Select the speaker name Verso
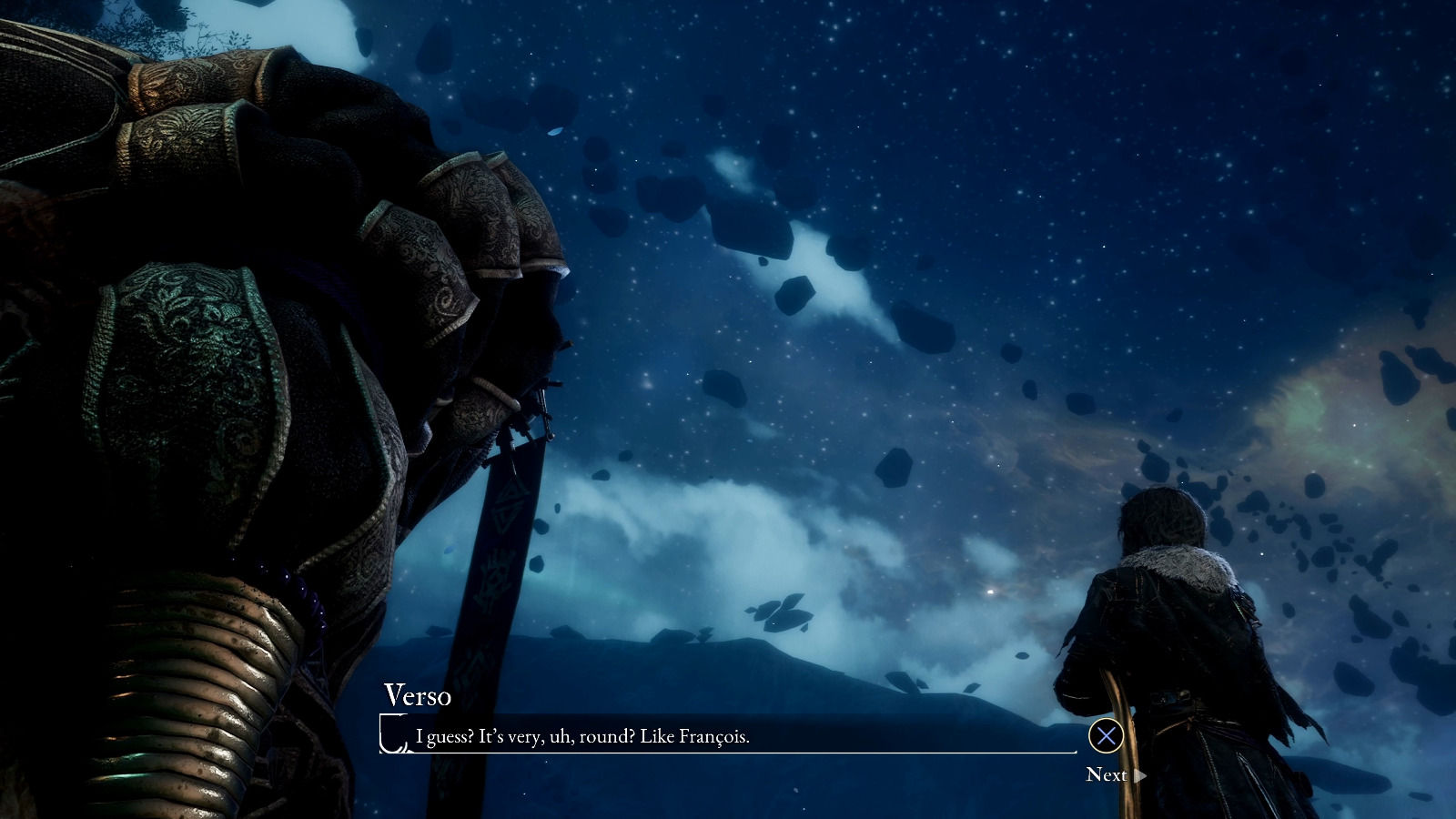The image size is (1456, 819). click(418, 696)
